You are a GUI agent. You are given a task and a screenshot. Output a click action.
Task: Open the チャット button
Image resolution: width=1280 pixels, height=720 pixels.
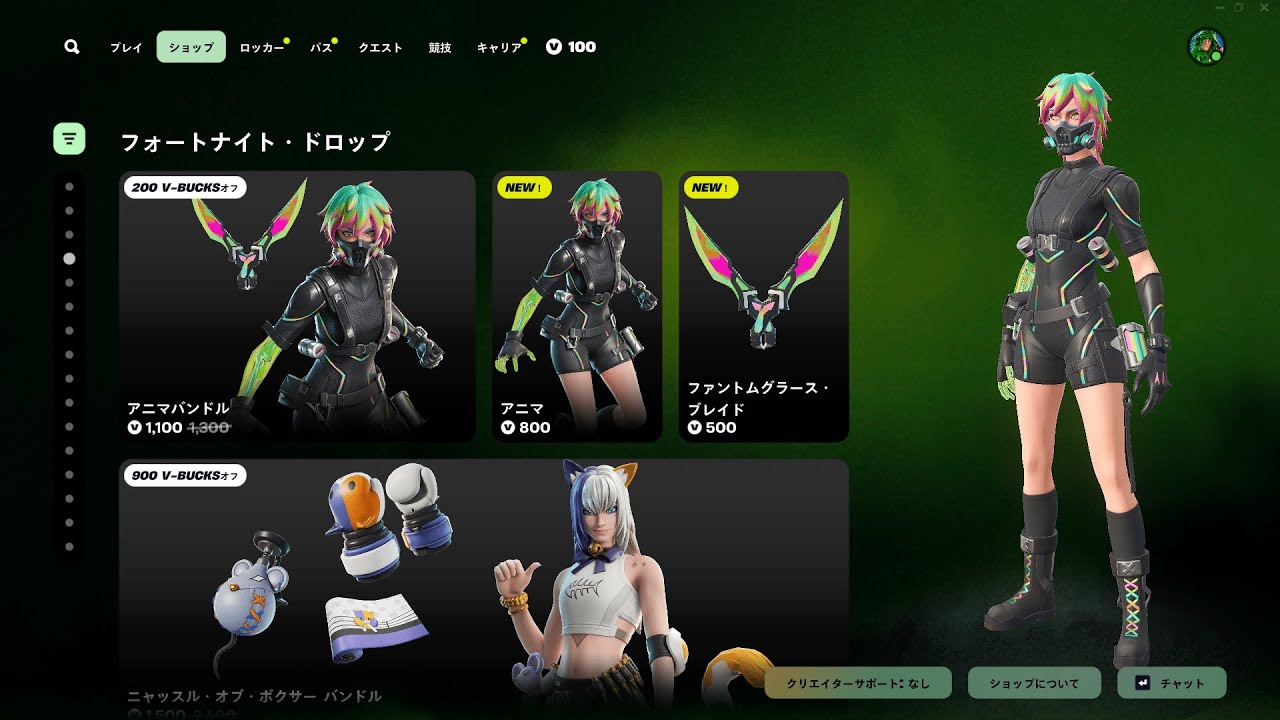click(1171, 683)
